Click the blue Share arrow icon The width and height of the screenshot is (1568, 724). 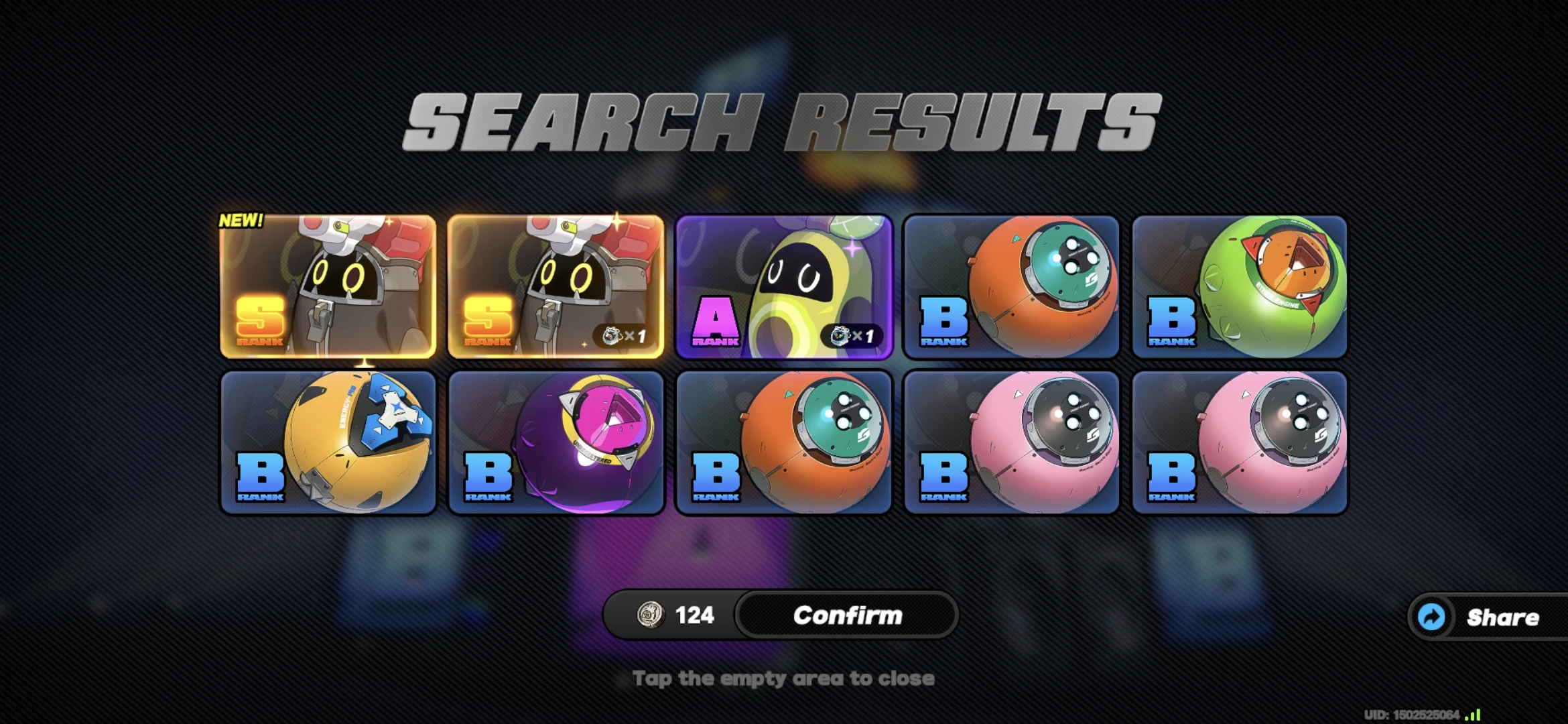[x=1431, y=617]
